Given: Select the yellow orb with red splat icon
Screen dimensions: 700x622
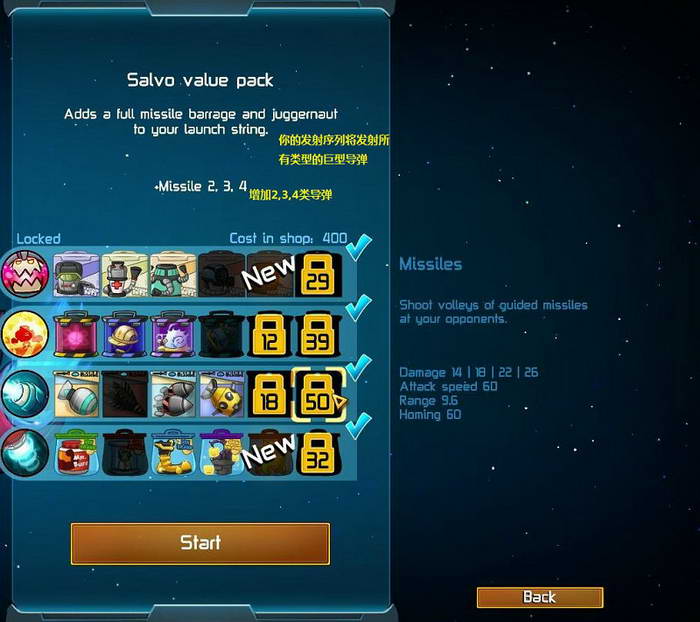Looking at the screenshot, I should coord(25,334).
